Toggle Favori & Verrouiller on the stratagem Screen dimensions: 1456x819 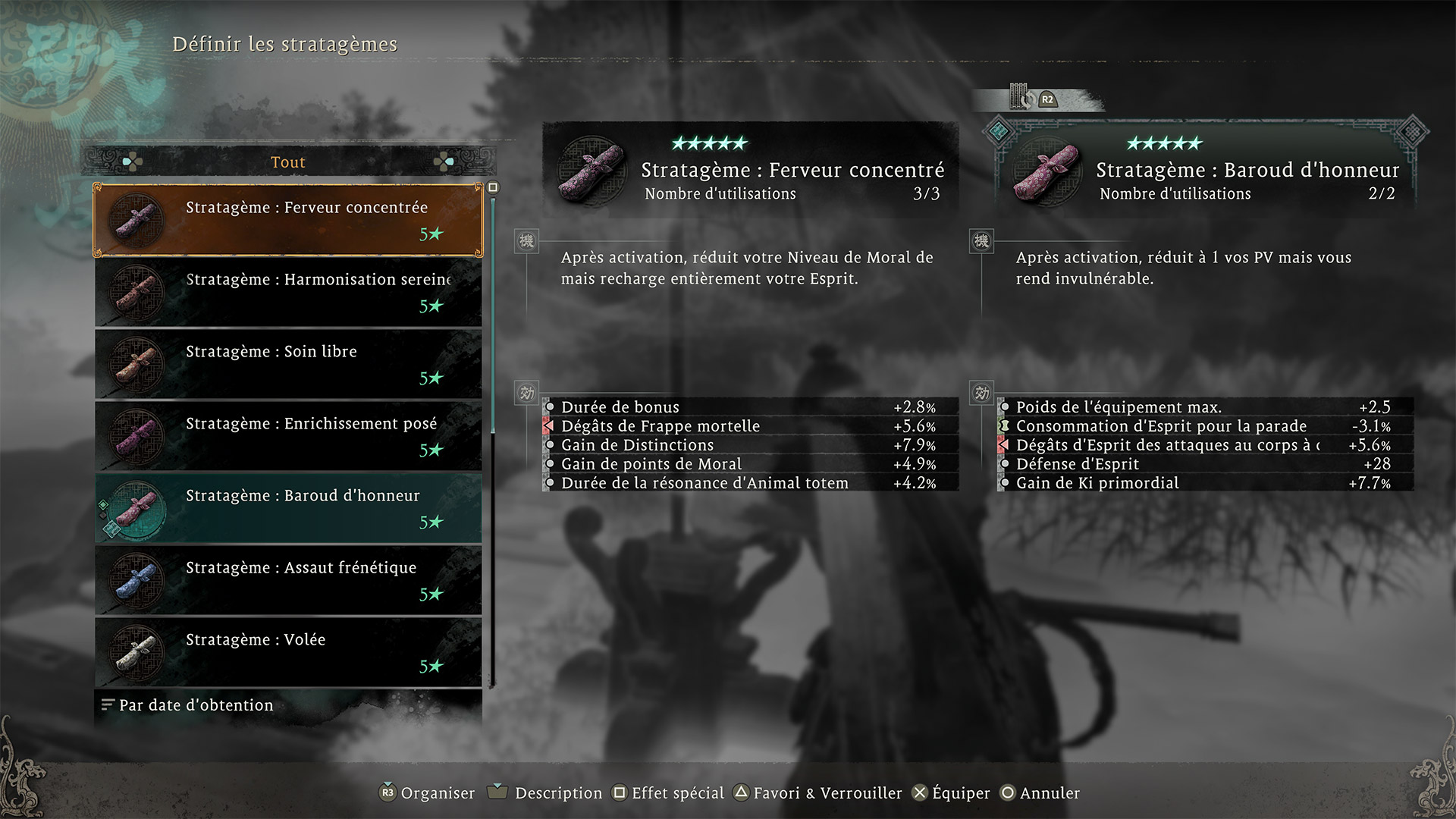tap(818, 793)
